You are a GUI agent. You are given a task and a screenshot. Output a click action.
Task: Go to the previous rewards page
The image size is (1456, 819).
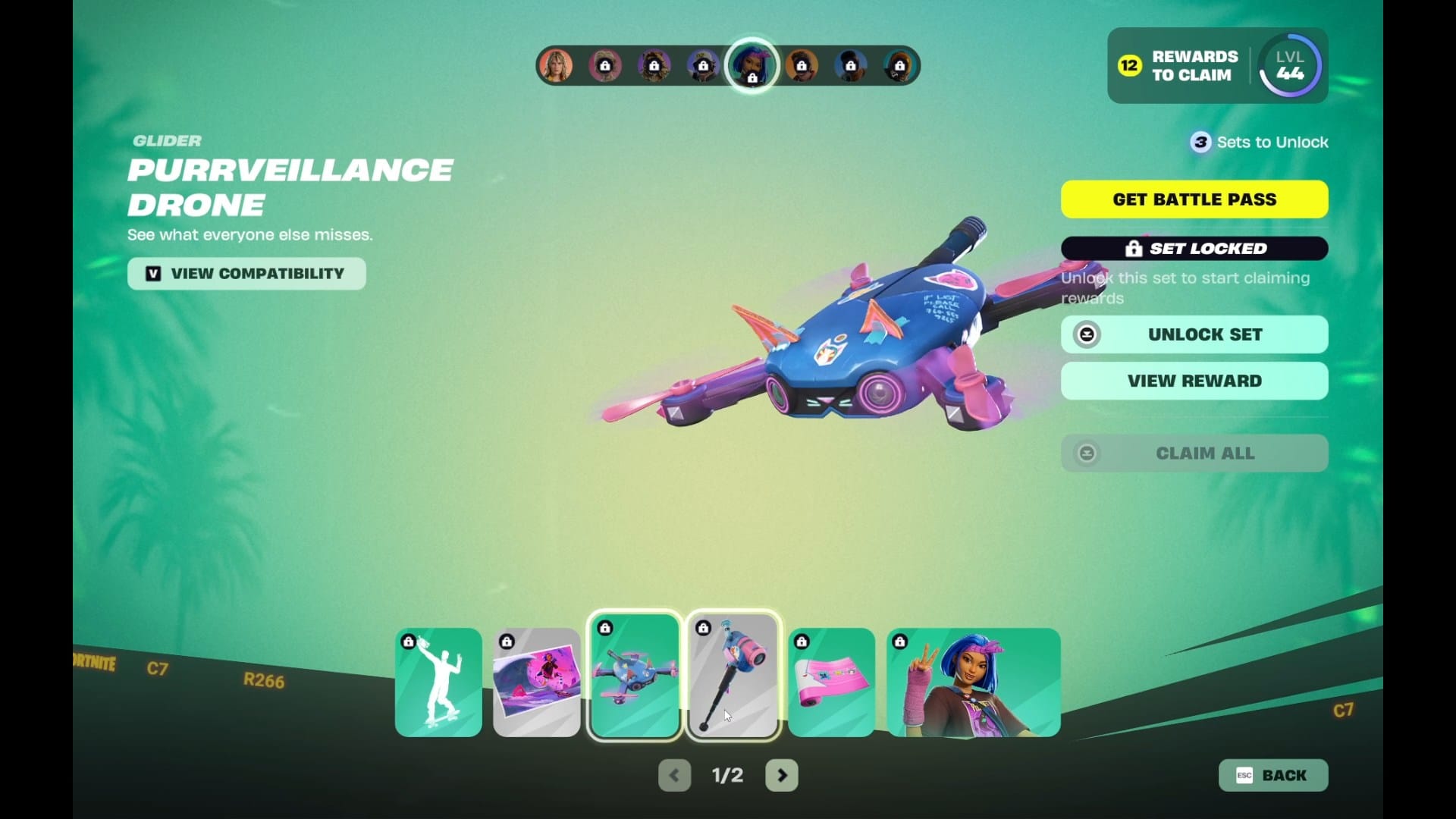(674, 775)
